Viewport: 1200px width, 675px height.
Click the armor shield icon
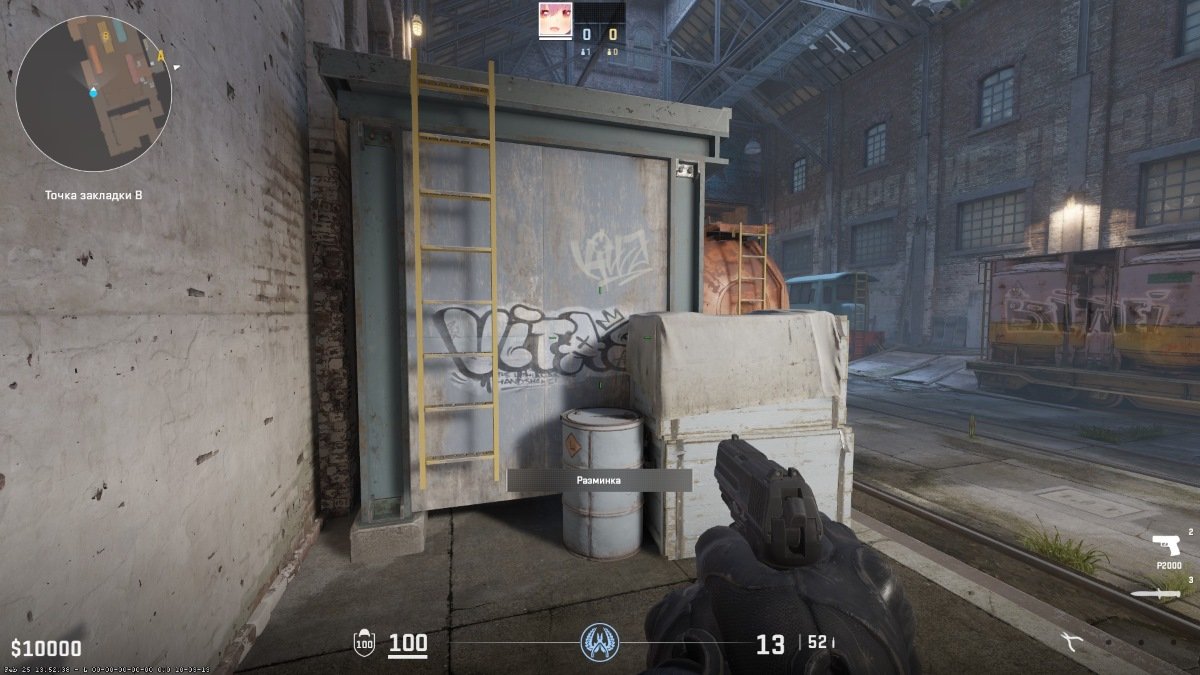tap(365, 644)
